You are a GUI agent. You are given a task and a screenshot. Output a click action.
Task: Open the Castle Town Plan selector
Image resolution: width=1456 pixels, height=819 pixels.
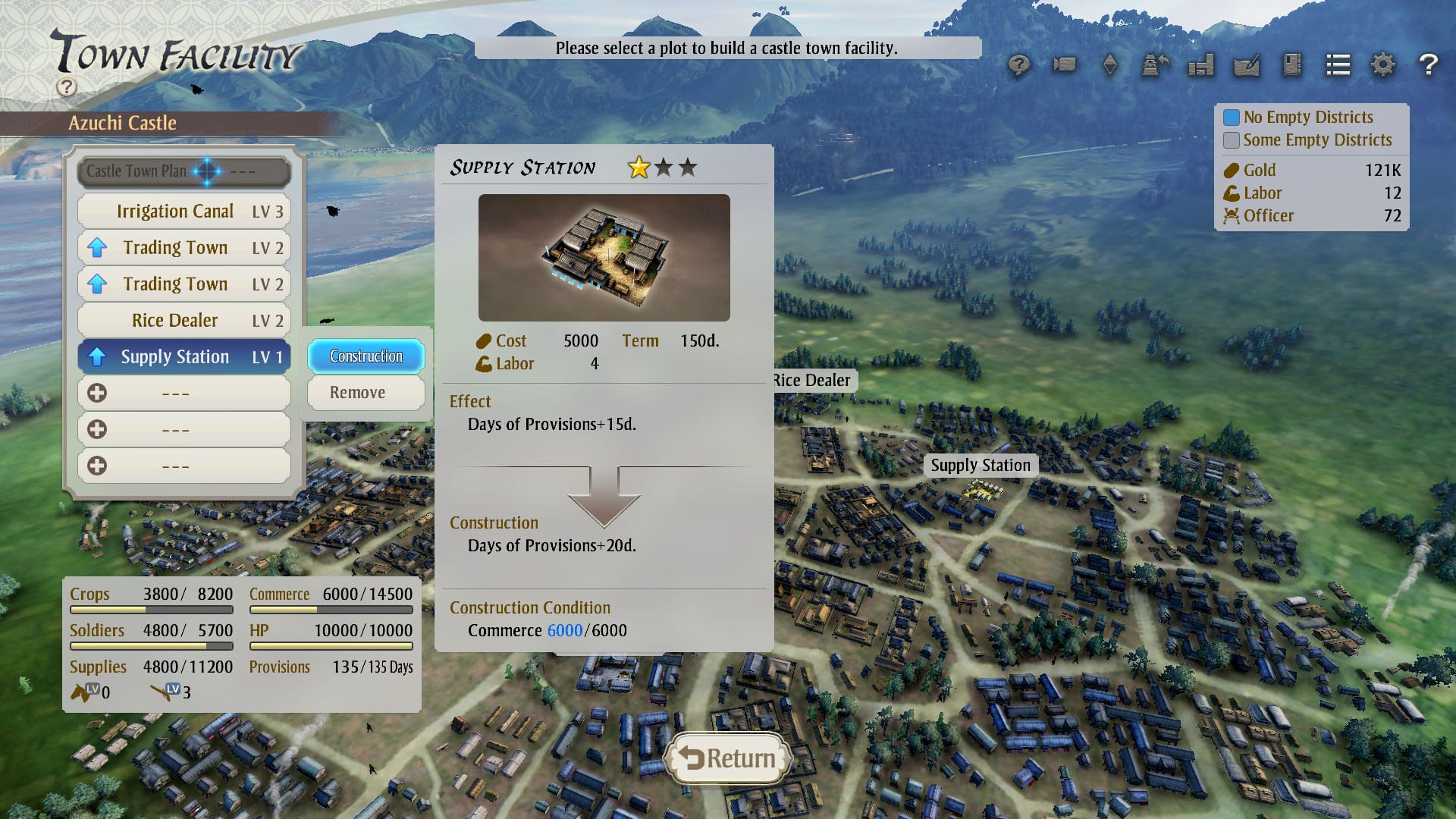pos(184,171)
